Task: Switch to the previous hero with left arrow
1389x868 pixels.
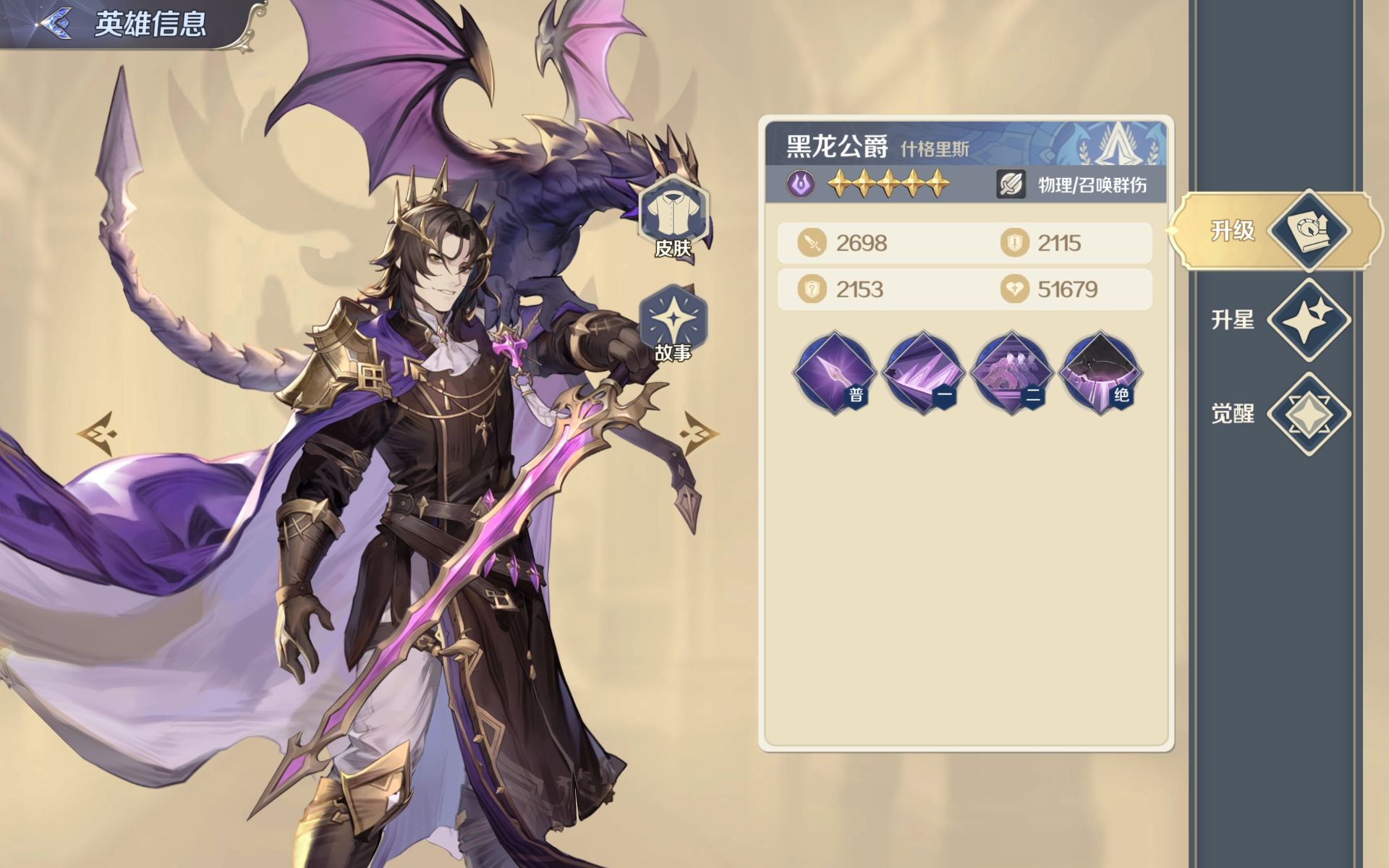Action: tap(96, 433)
